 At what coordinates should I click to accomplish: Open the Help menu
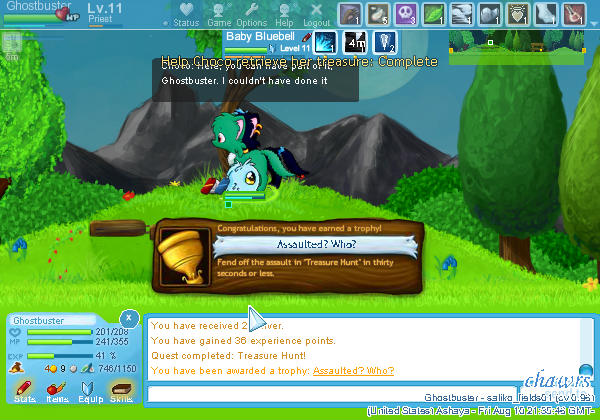click(284, 14)
